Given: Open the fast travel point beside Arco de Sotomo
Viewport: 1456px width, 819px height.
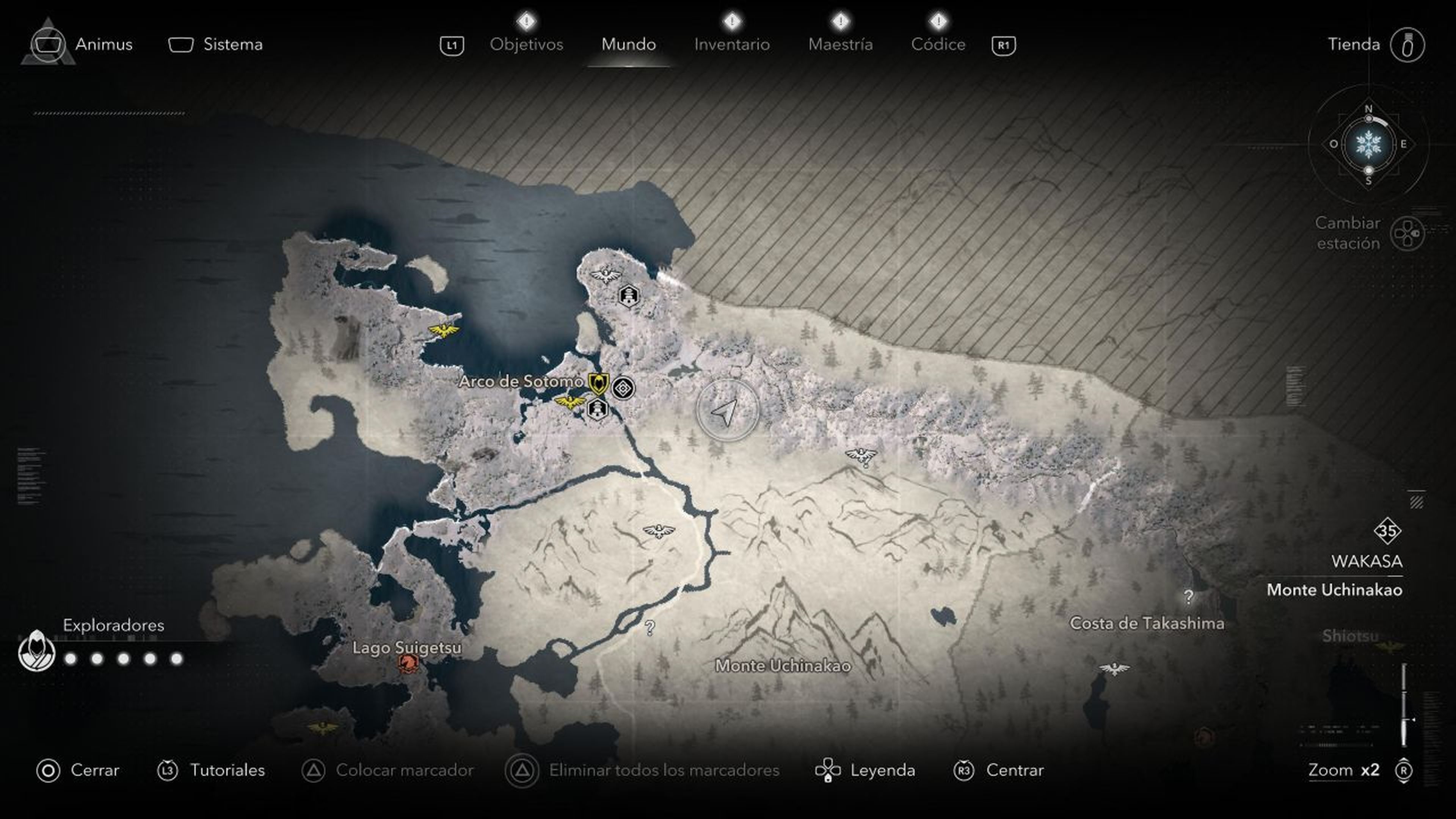Looking at the screenshot, I should tap(623, 388).
